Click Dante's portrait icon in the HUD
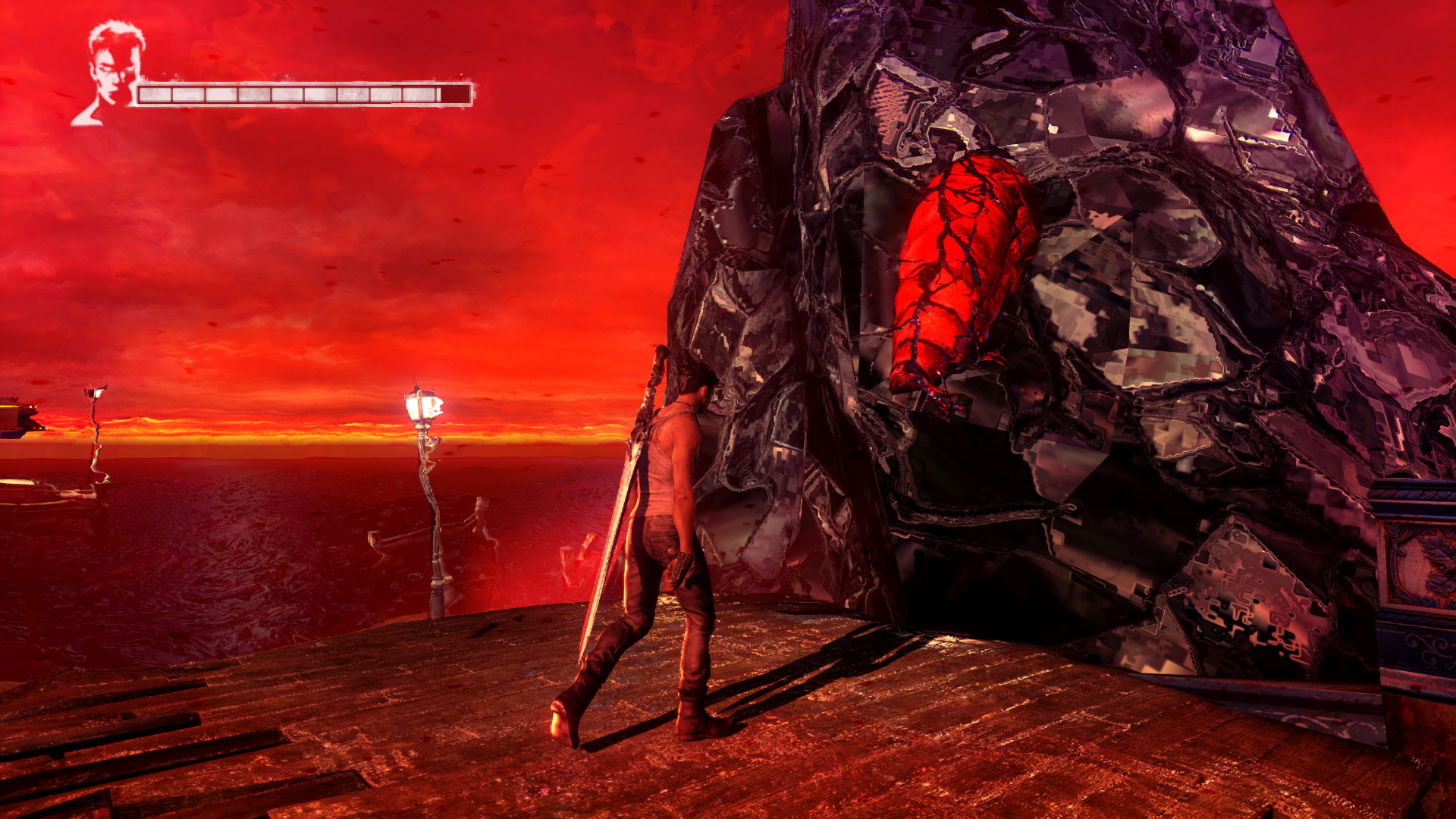Screen dimensions: 1456x819 (x=112, y=72)
